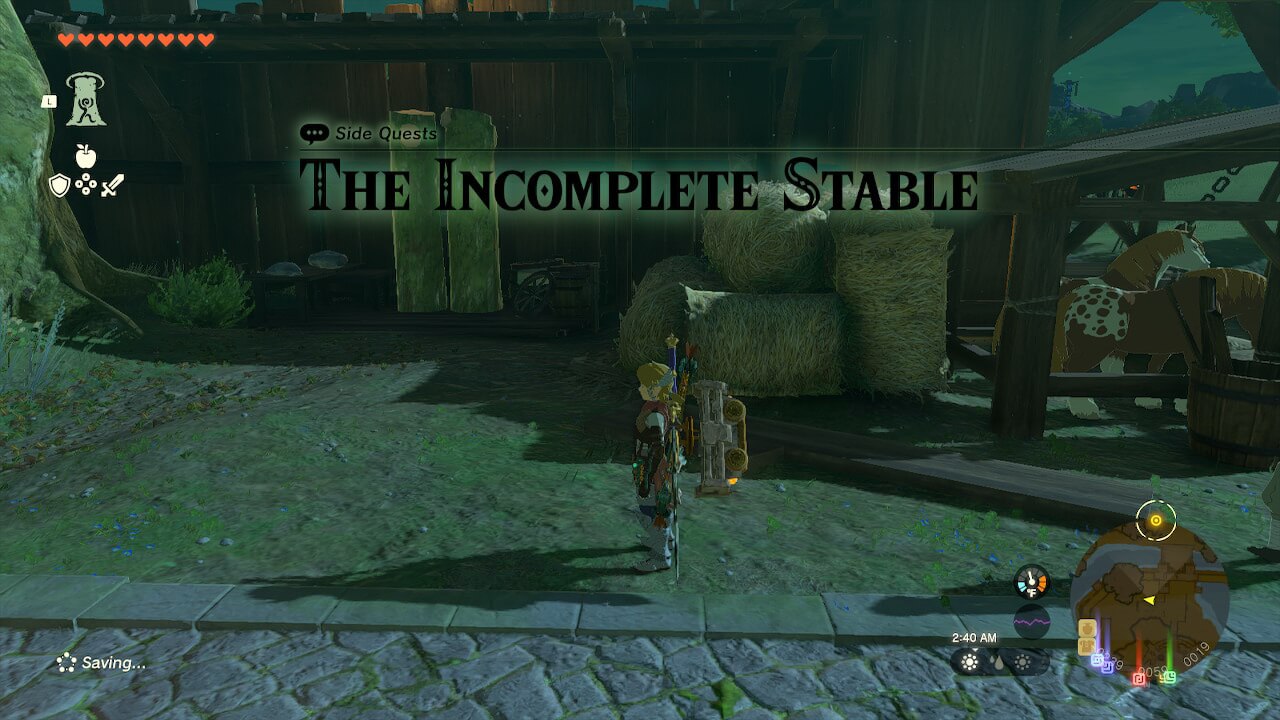1280x720 pixels.
Task: Click the temperature gauge above the minimap
Action: [x=1030, y=580]
